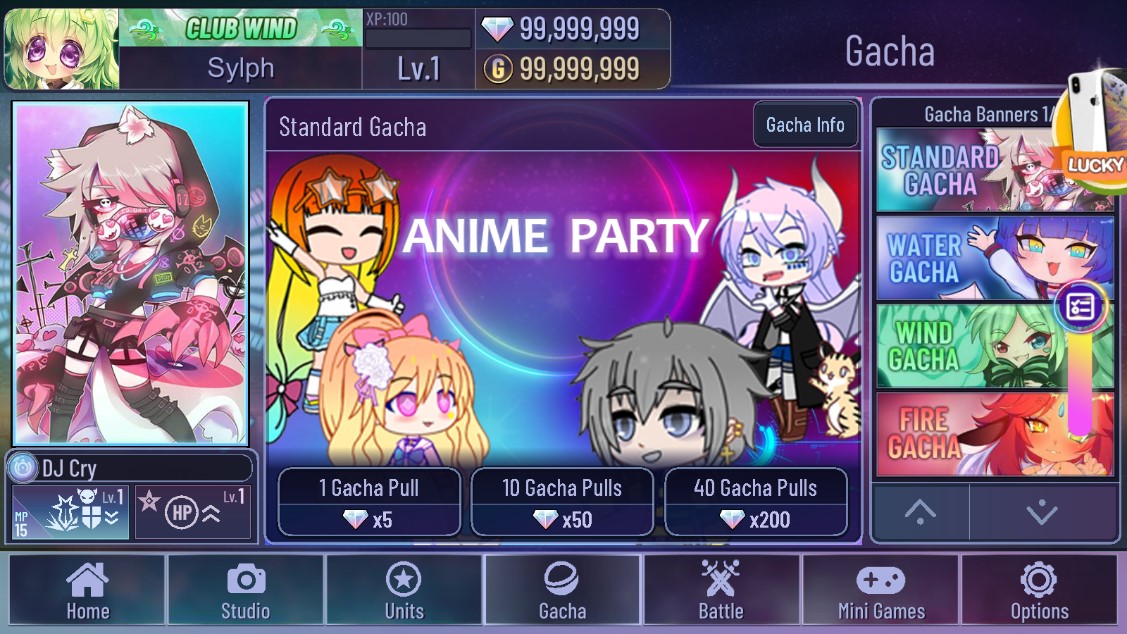Open the Studio tab

click(x=245, y=590)
